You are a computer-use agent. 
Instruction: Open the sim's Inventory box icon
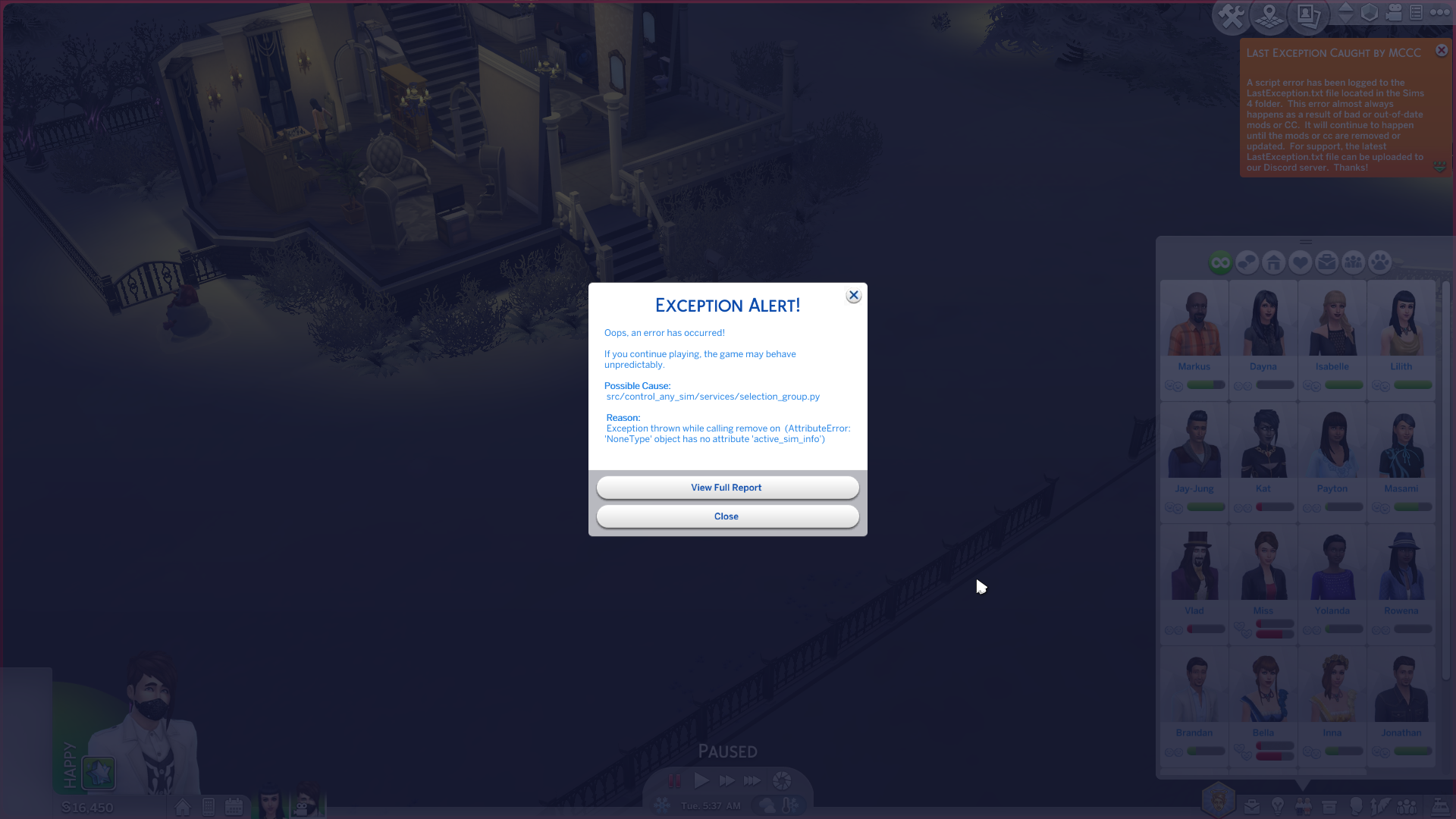click(1329, 806)
